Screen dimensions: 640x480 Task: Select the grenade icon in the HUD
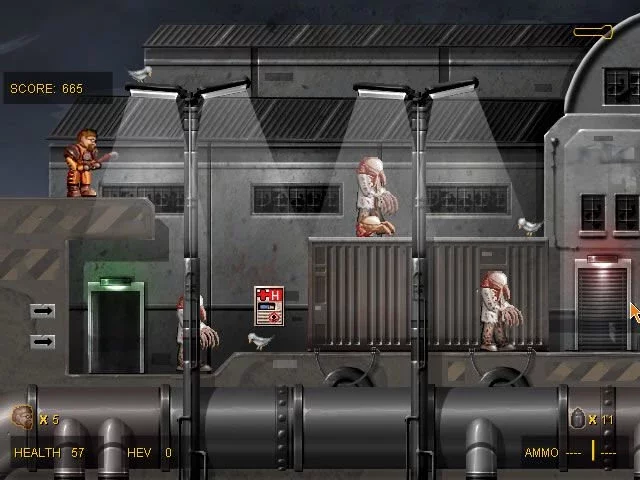pyautogui.click(x=578, y=418)
